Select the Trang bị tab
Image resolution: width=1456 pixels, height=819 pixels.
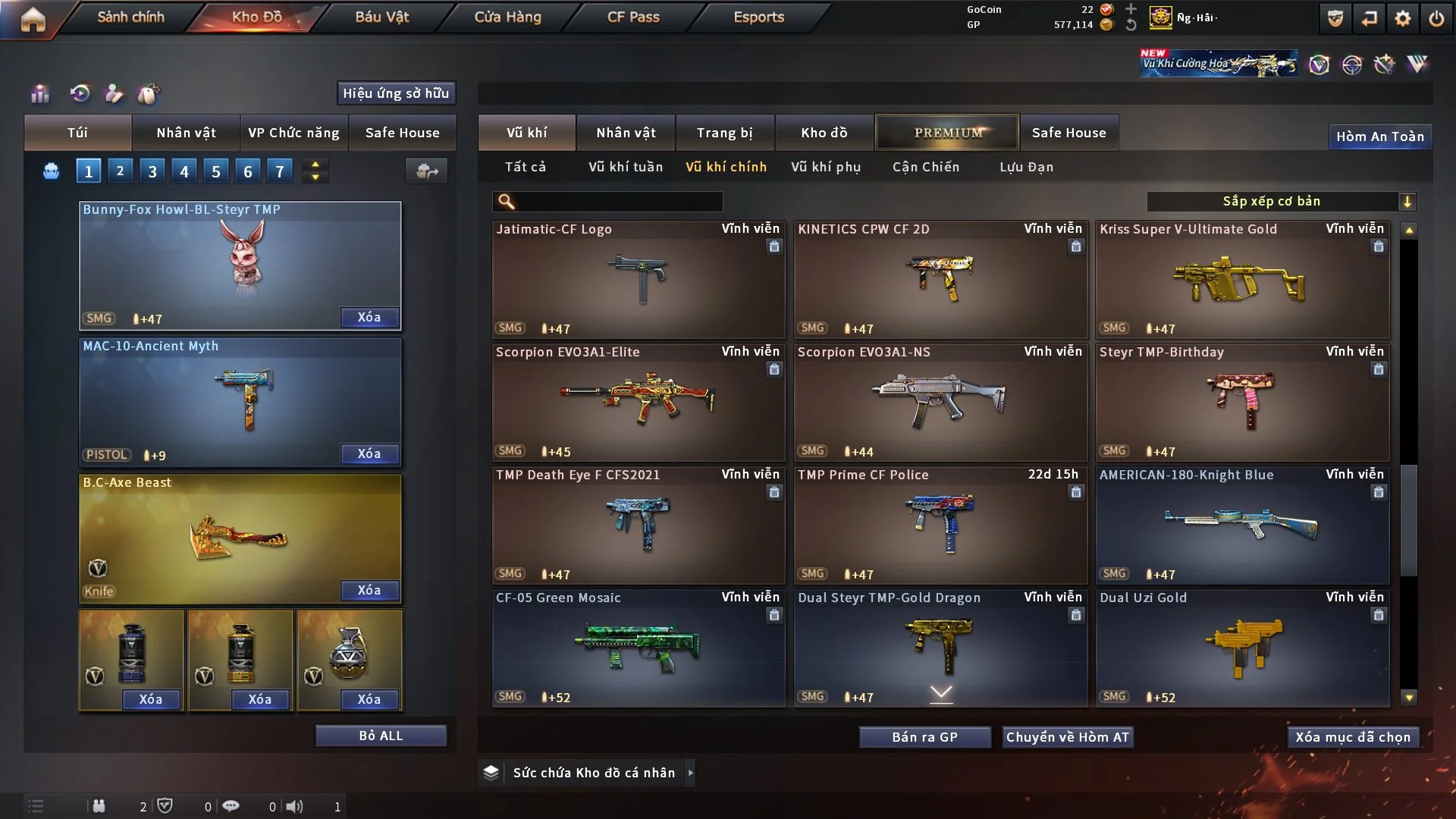pyautogui.click(x=724, y=133)
